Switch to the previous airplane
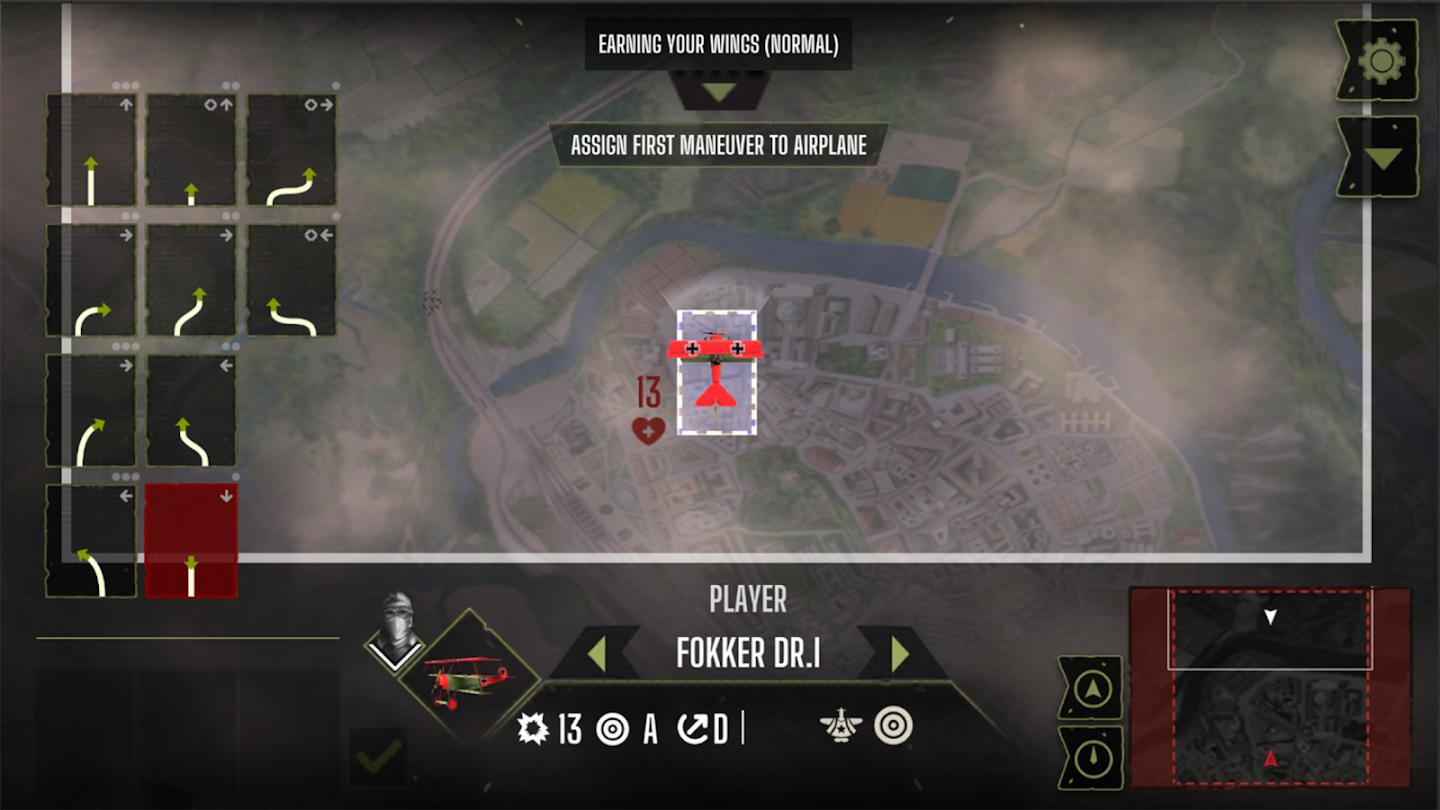This screenshot has width=1440, height=810. click(596, 654)
